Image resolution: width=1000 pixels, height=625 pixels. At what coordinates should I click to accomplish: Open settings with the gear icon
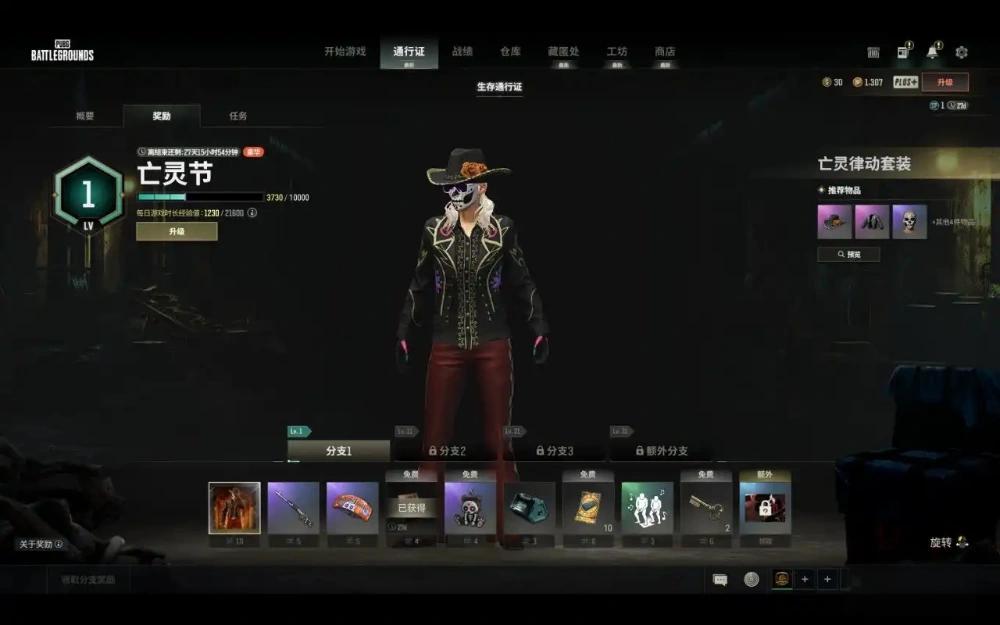(x=961, y=52)
